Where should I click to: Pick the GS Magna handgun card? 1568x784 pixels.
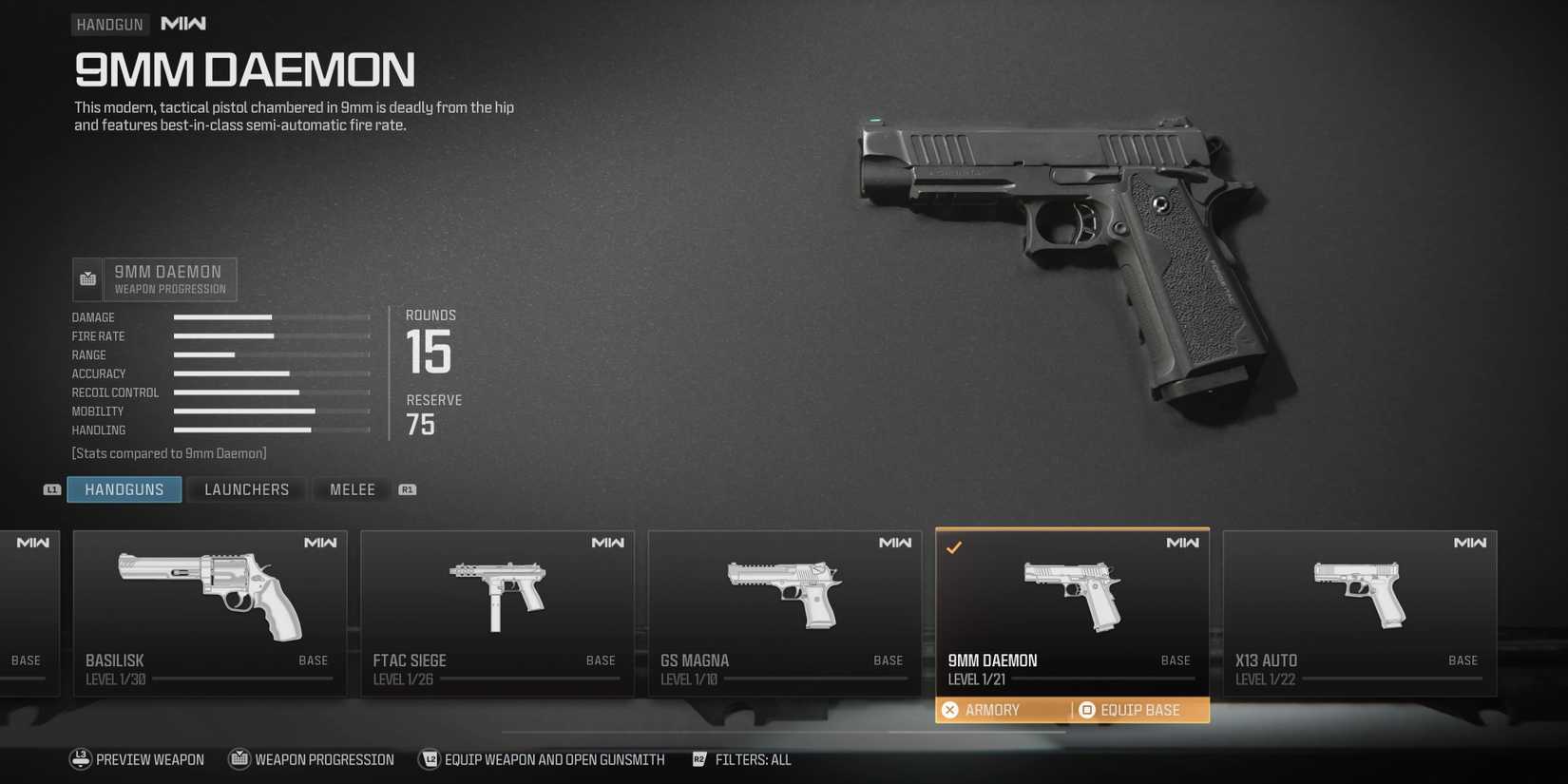click(x=784, y=613)
